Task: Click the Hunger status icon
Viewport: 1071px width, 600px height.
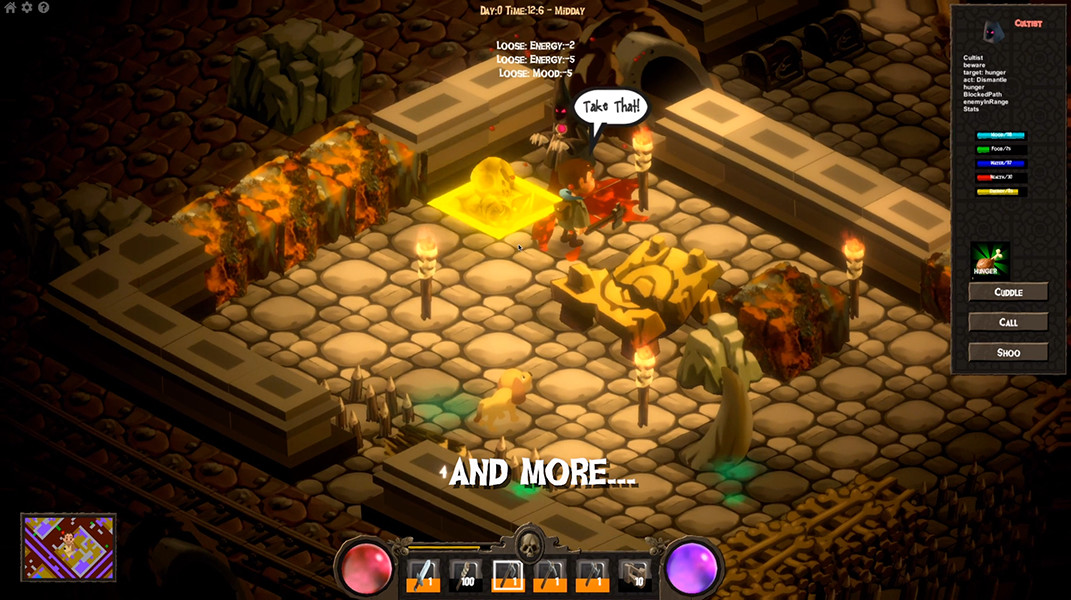Action: click(x=989, y=261)
